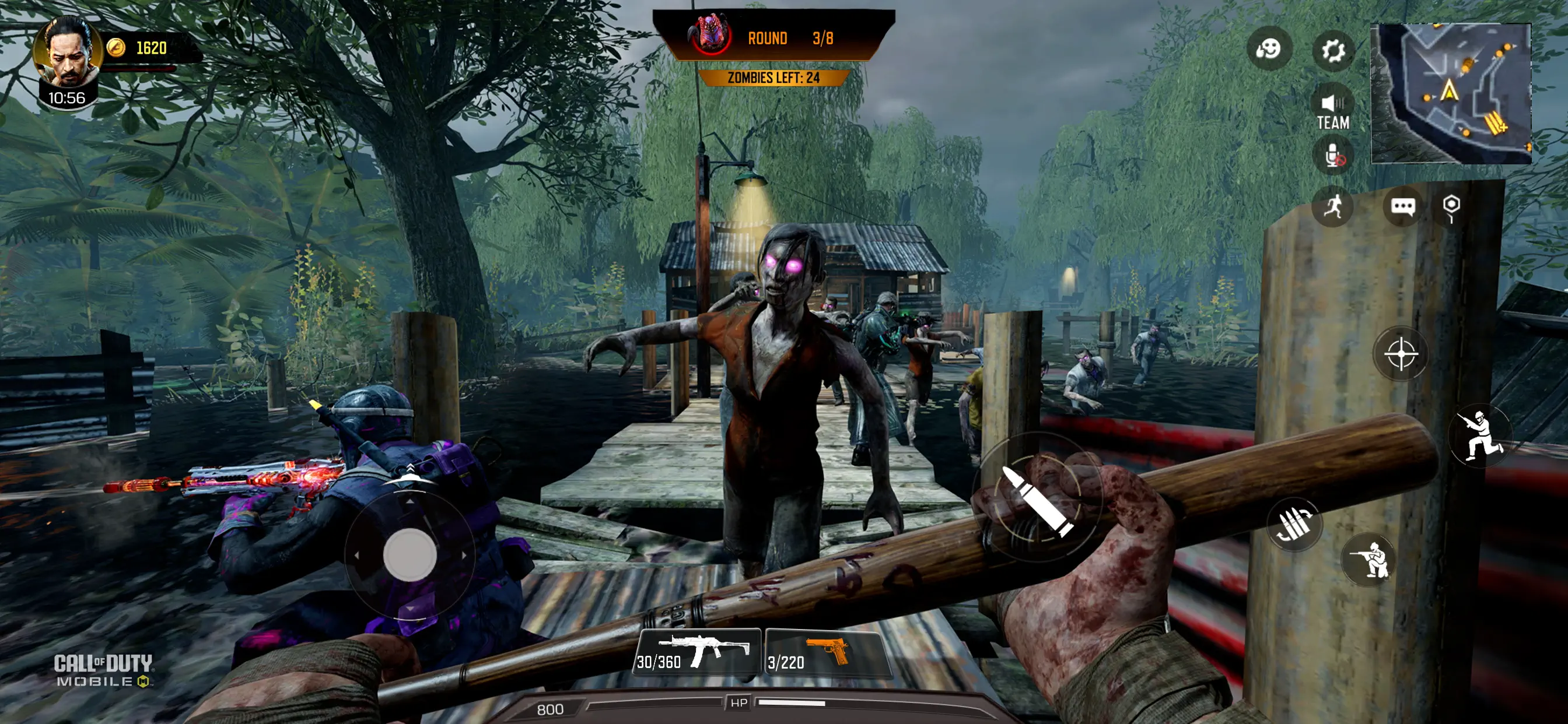The height and width of the screenshot is (724, 1568).
Task: Place a location ping marker
Action: click(1451, 207)
